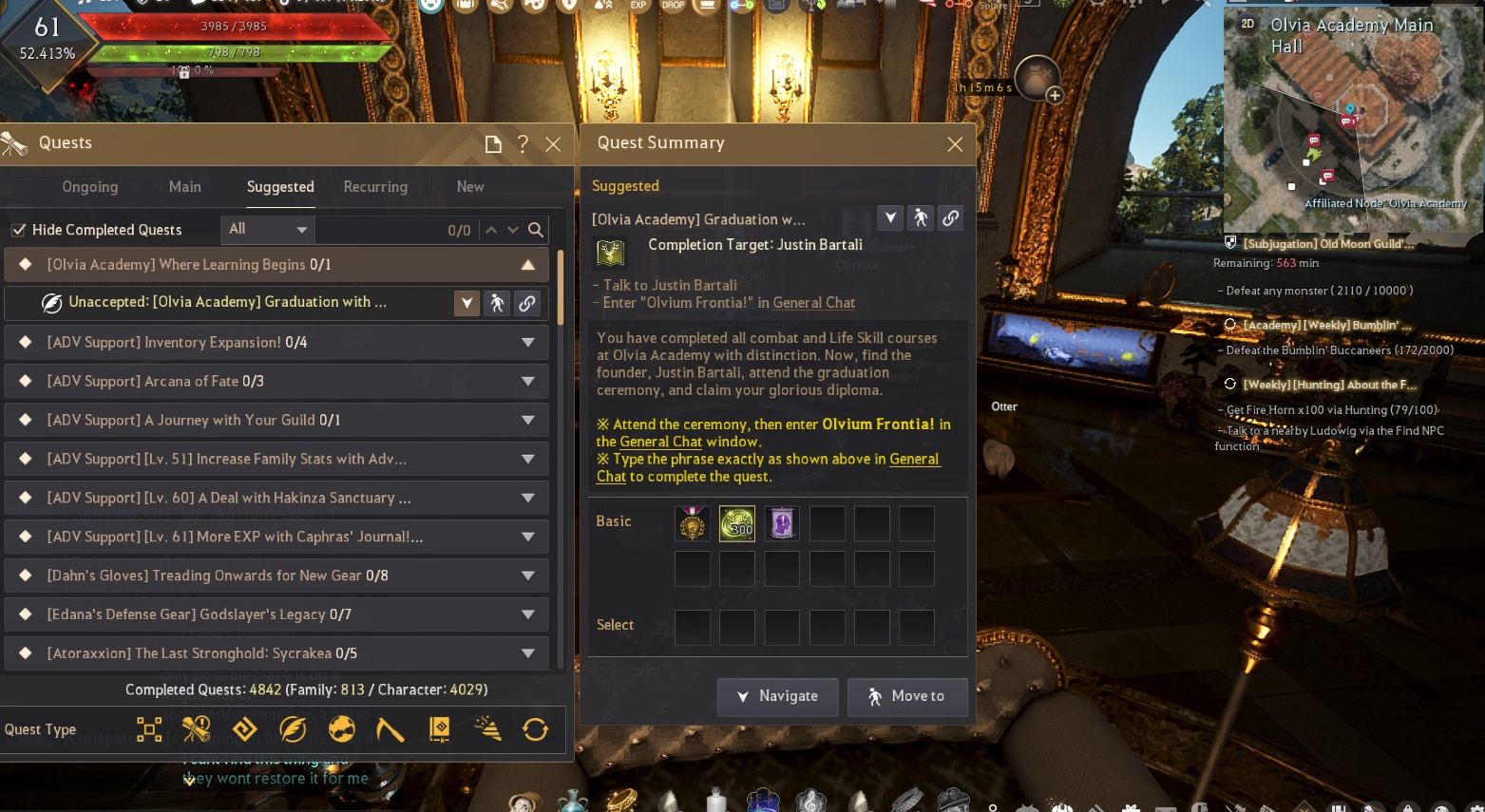Collapse the Where Learning Begins quest group

pyautogui.click(x=527, y=265)
